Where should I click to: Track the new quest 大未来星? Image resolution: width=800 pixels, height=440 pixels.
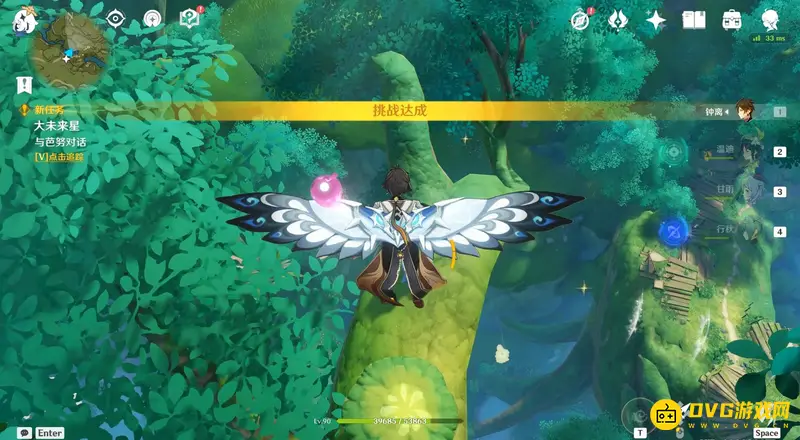[58, 157]
